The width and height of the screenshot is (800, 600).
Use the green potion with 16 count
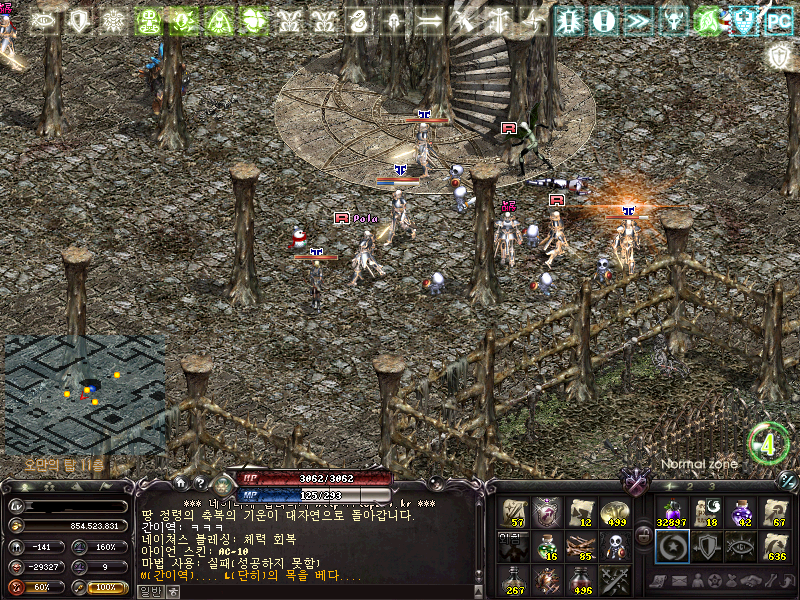547,546
